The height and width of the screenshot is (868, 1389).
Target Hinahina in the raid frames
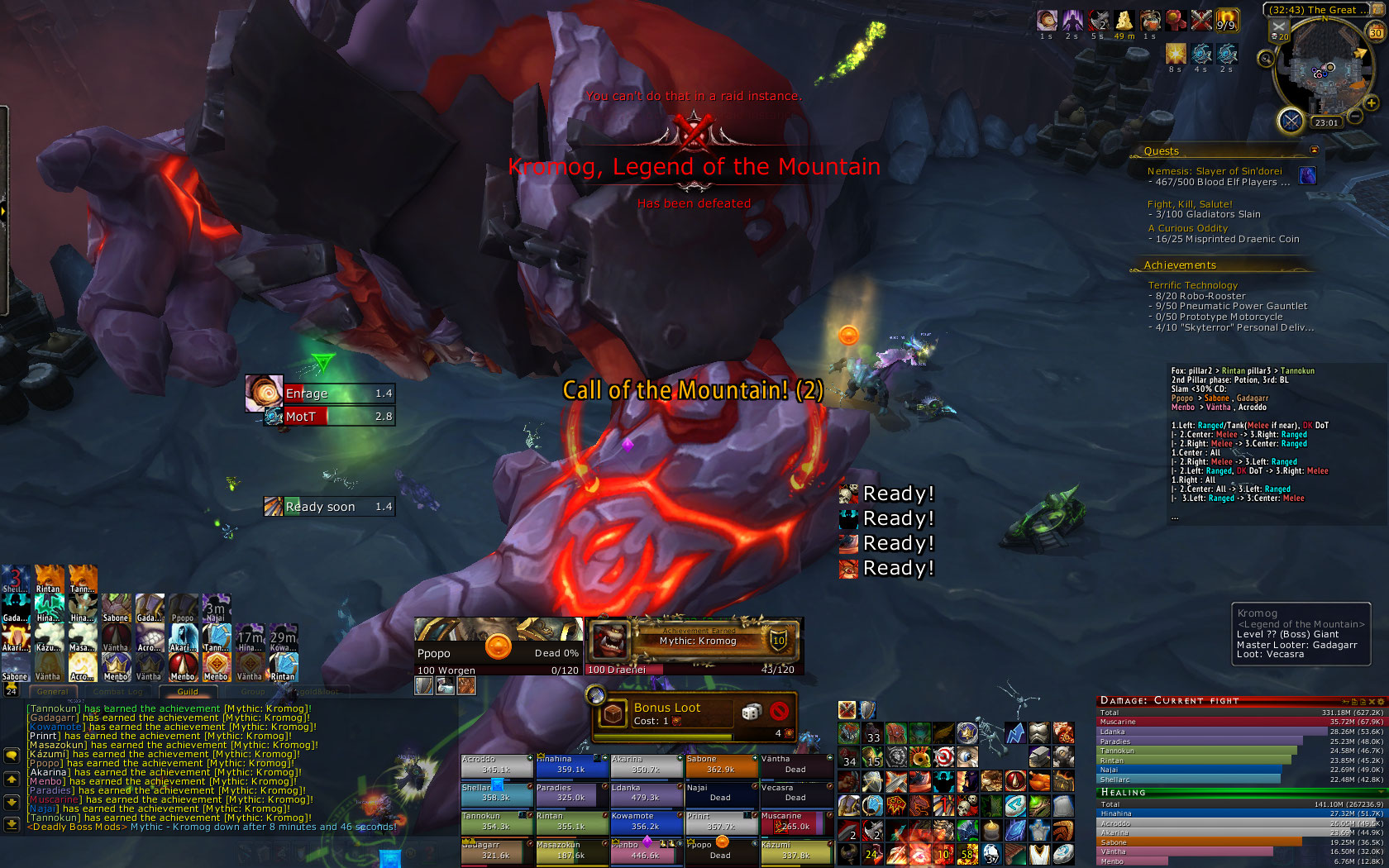pos(570,765)
